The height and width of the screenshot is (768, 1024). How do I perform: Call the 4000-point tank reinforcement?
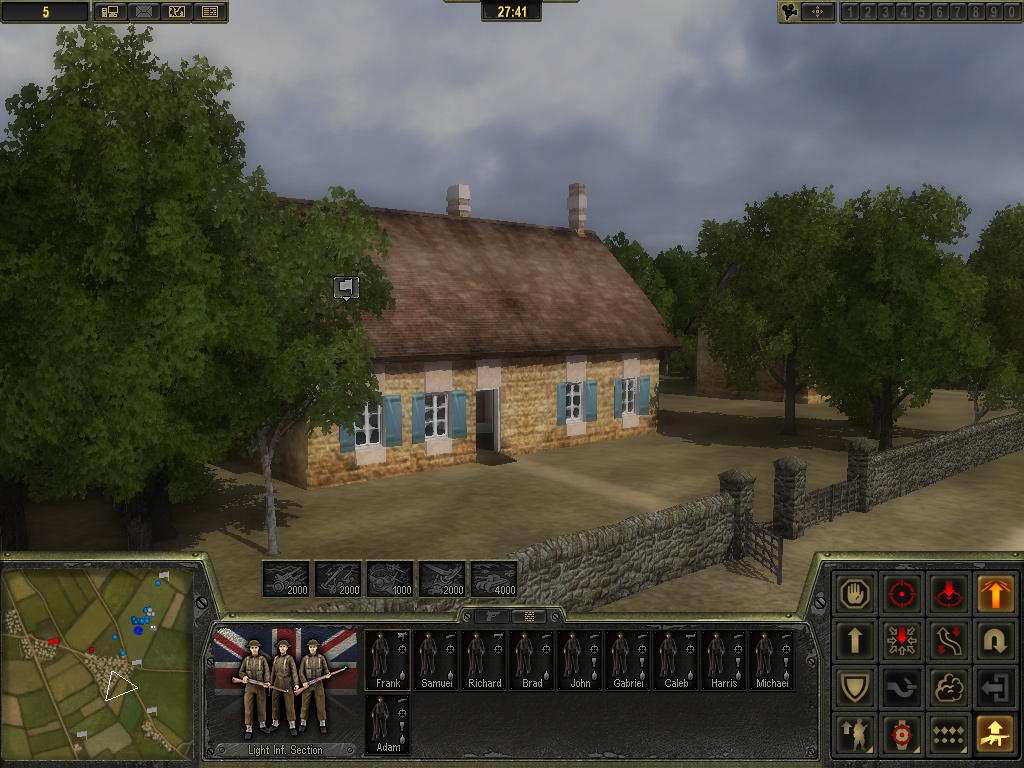494,579
